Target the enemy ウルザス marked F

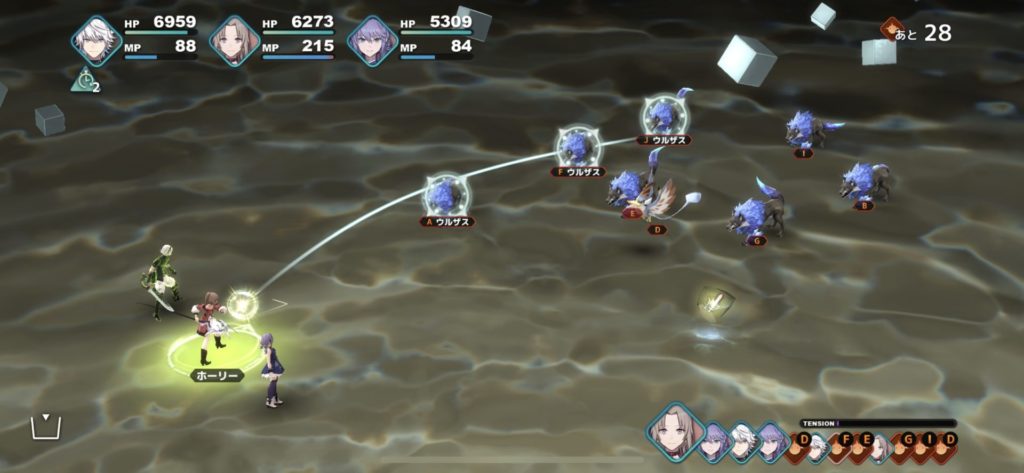click(x=577, y=146)
